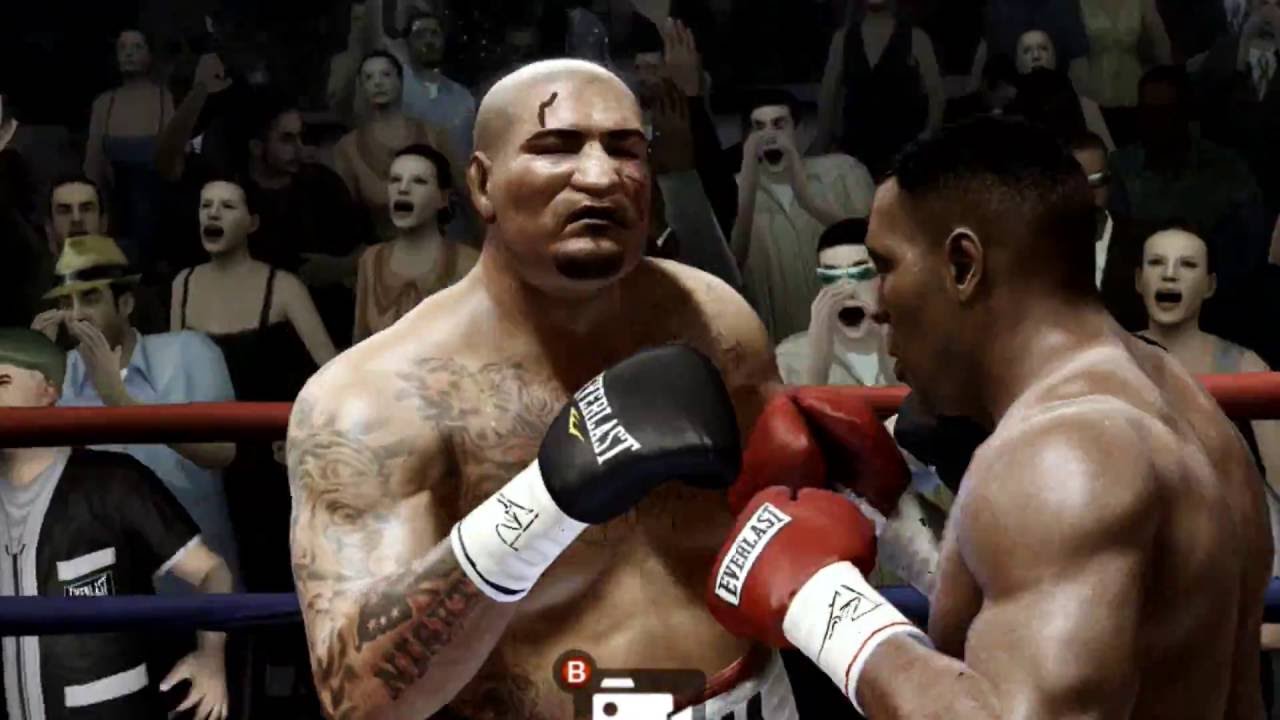1280x720 pixels.
Task: Click the white replay camera icon
Action: pos(632,701)
